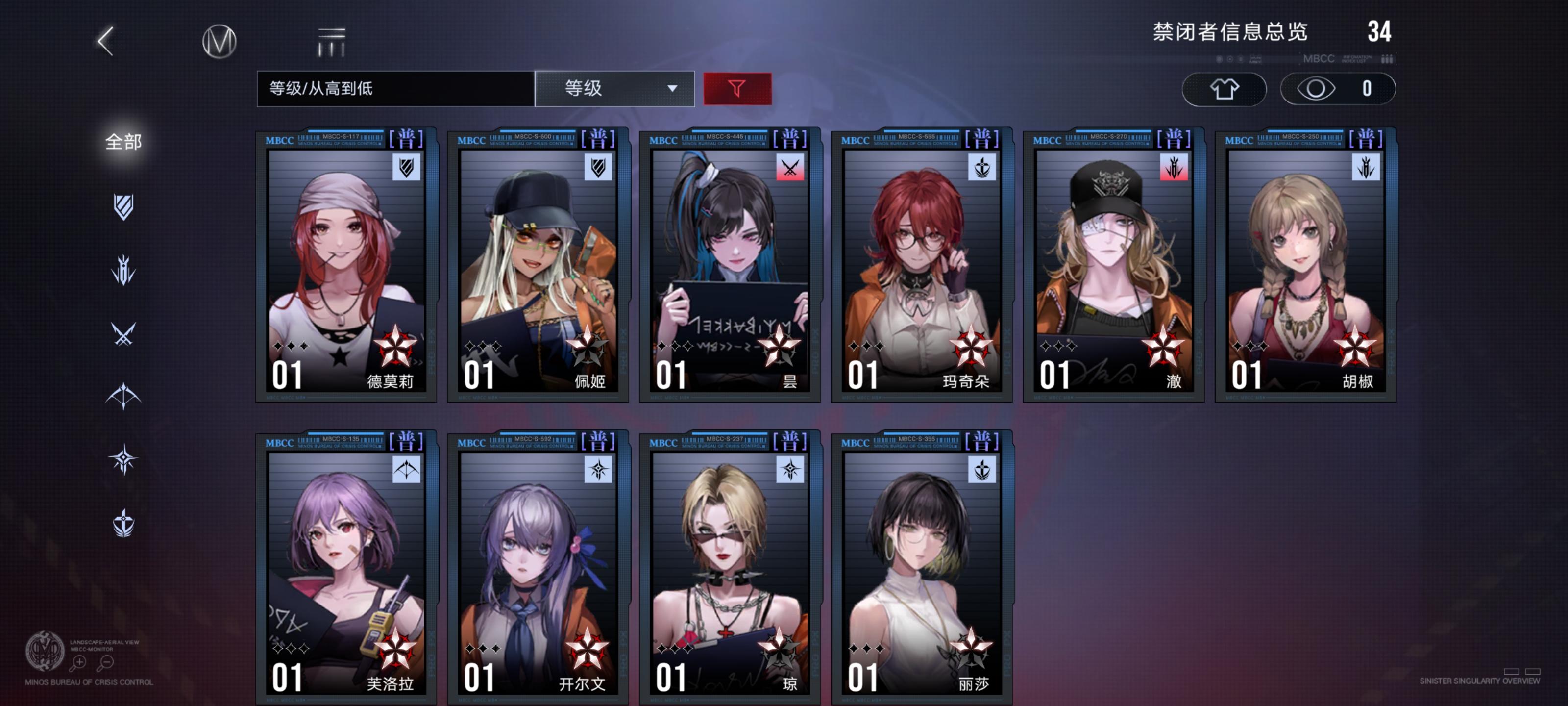
Task: Open the 等级 sorting dropdown
Action: coord(609,89)
